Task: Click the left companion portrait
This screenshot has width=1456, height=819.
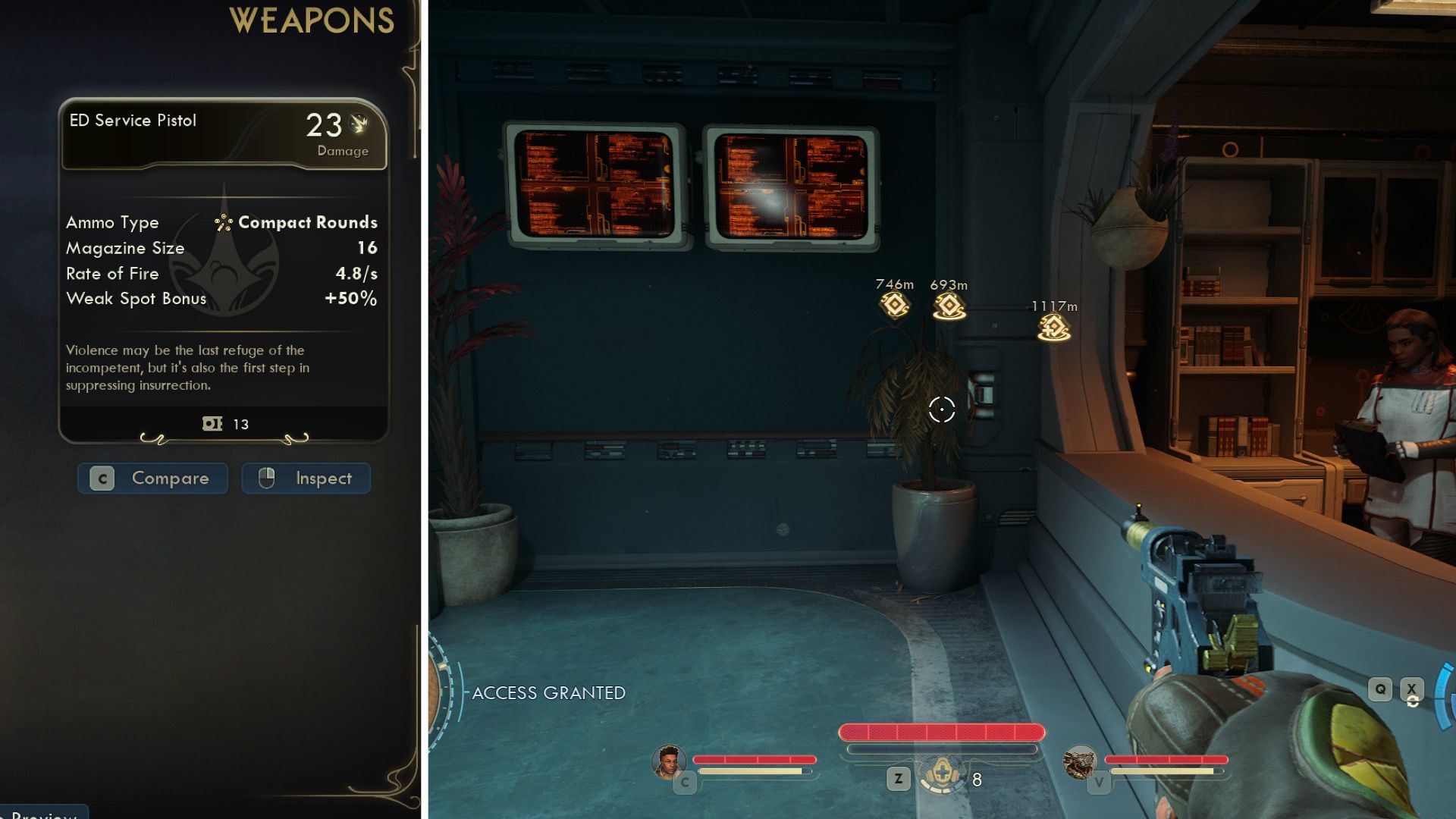Action: pos(668,761)
